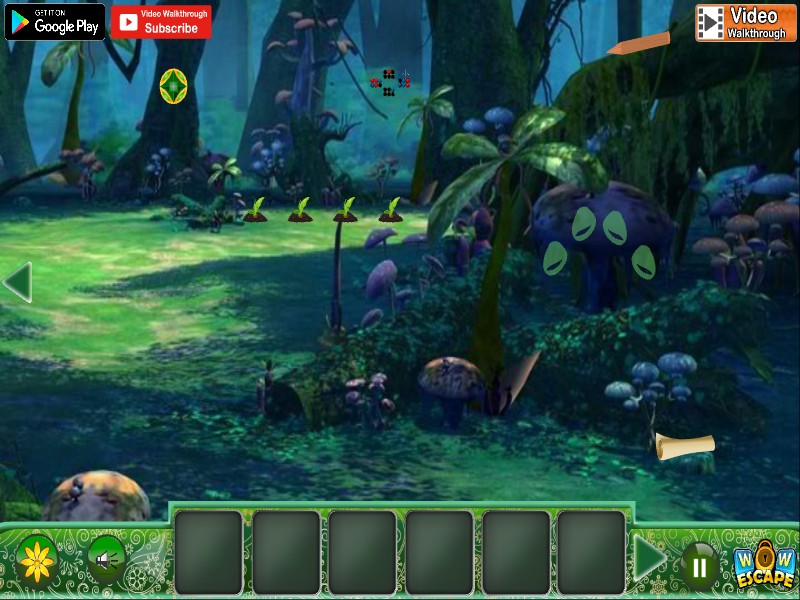The image size is (800, 600).
Task: Click the yellow flower hint icon
Action: (x=38, y=559)
